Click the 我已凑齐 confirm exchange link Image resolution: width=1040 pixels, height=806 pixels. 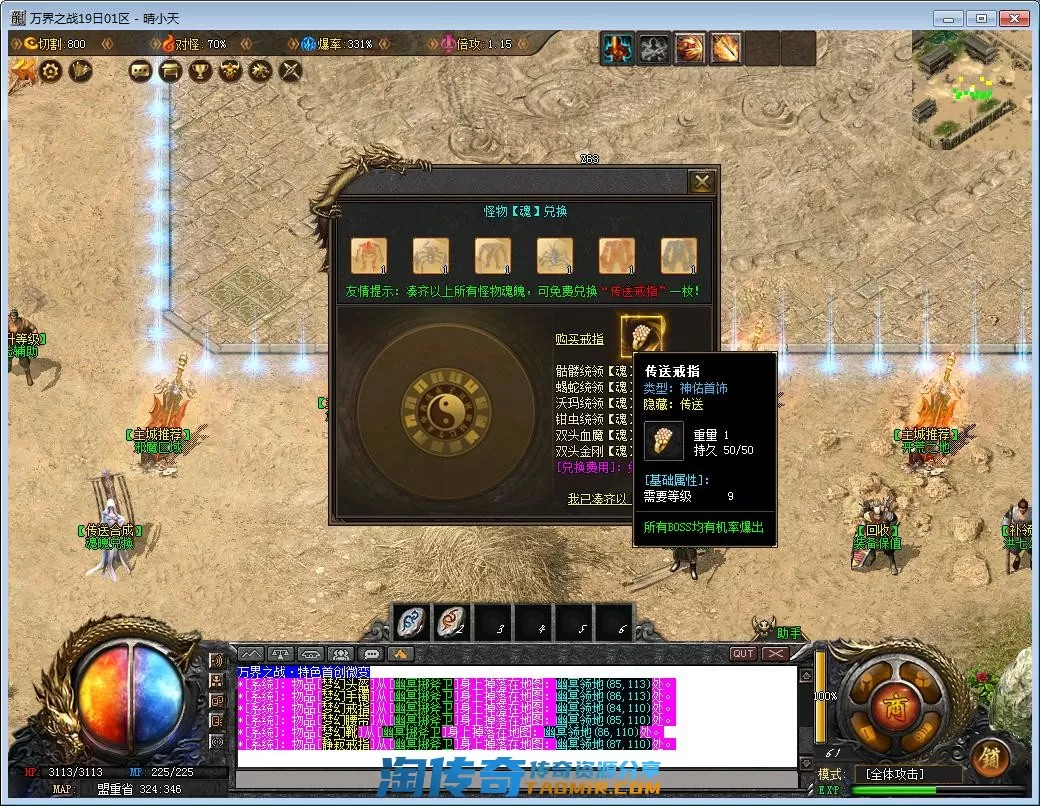pyautogui.click(x=599, y=498)
